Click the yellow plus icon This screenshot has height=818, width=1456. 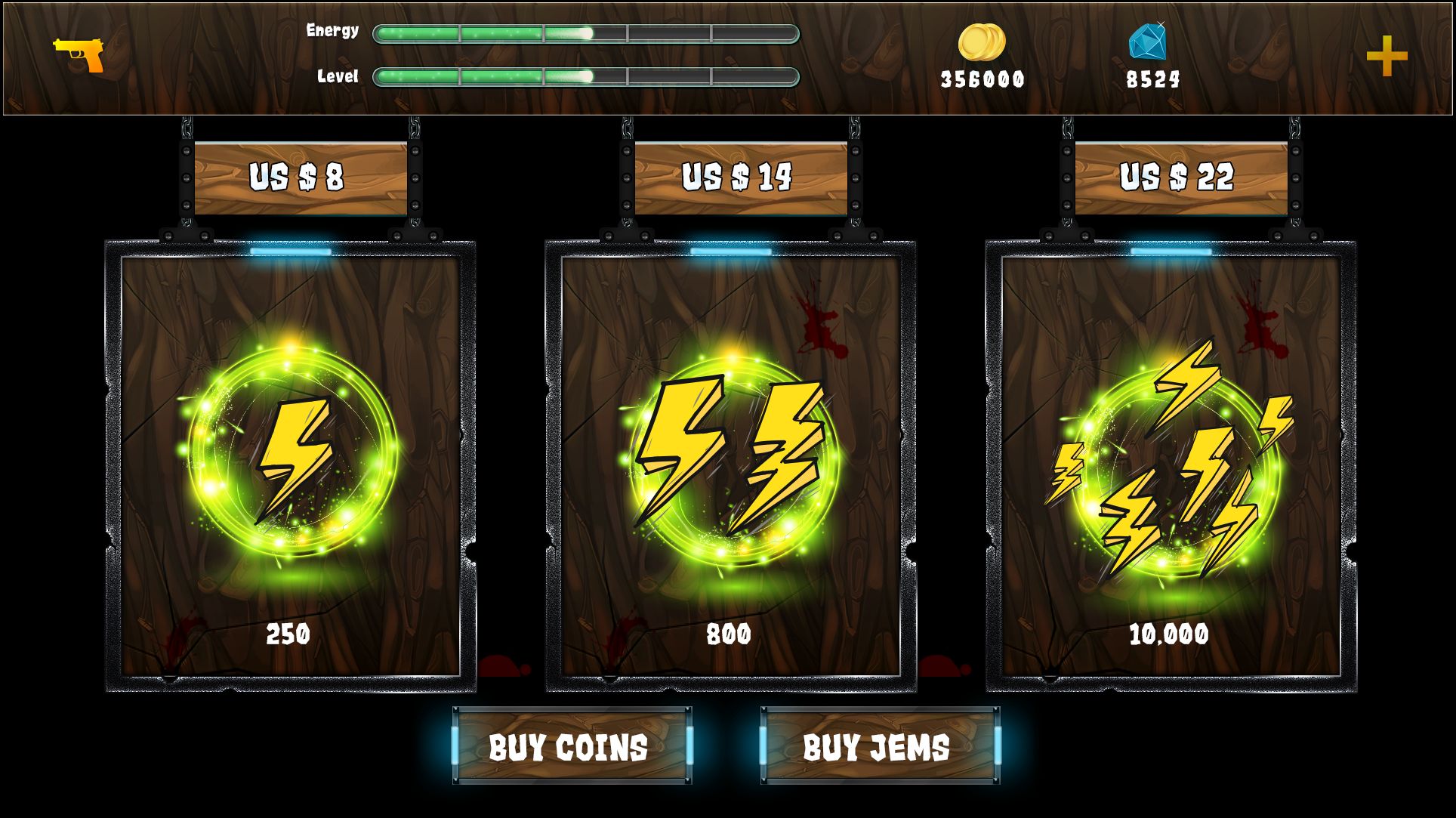[x=1387, y=56]
